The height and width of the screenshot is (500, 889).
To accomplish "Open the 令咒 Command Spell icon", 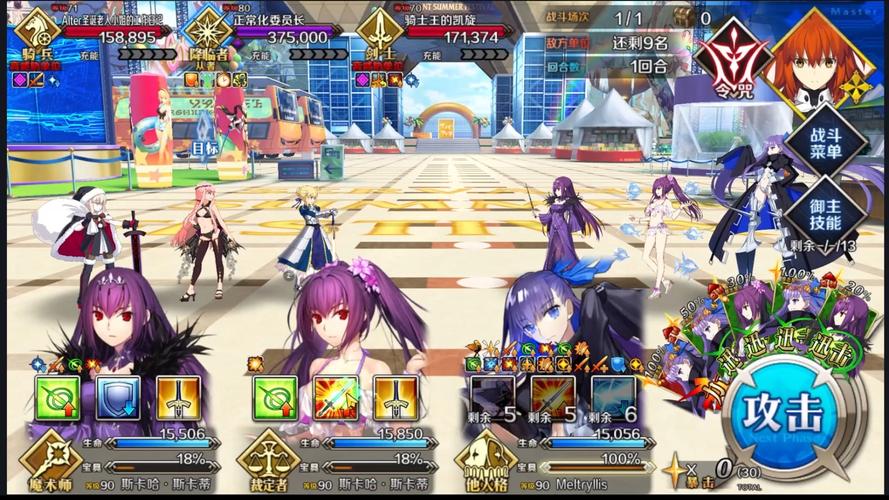I will (734, 57).
